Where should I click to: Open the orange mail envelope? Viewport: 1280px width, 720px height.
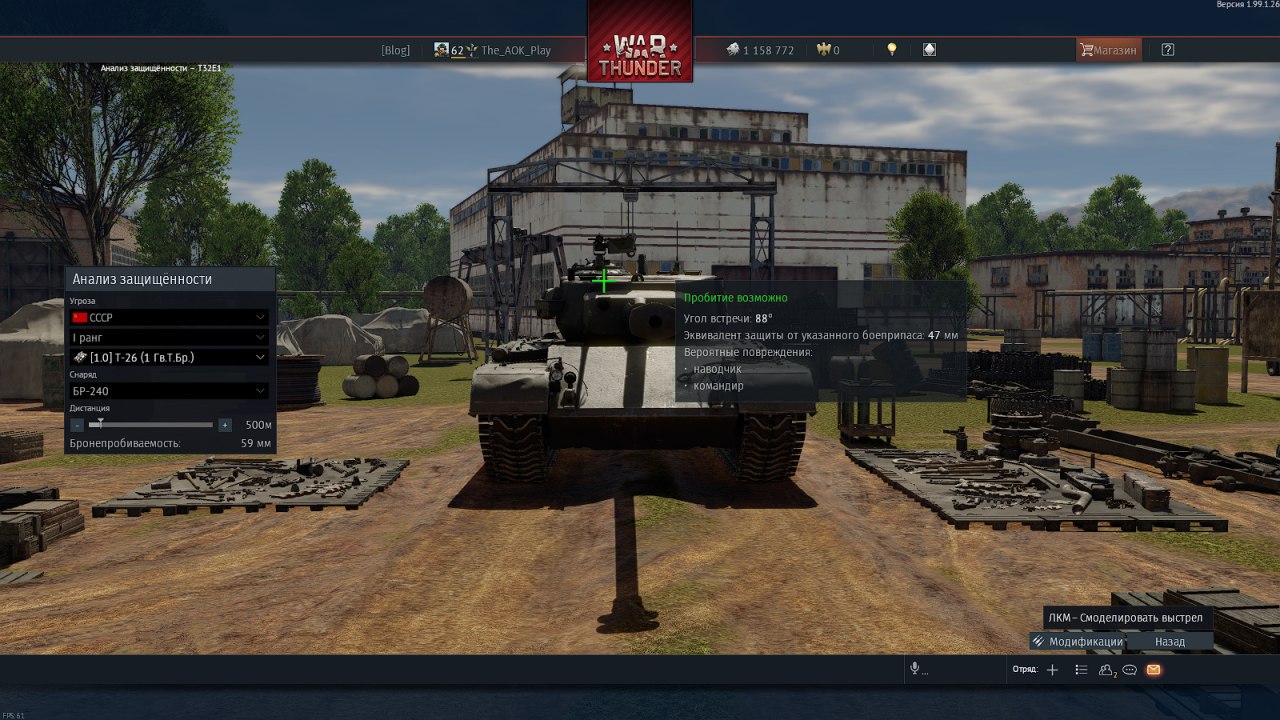click(x=1153, y=670)
